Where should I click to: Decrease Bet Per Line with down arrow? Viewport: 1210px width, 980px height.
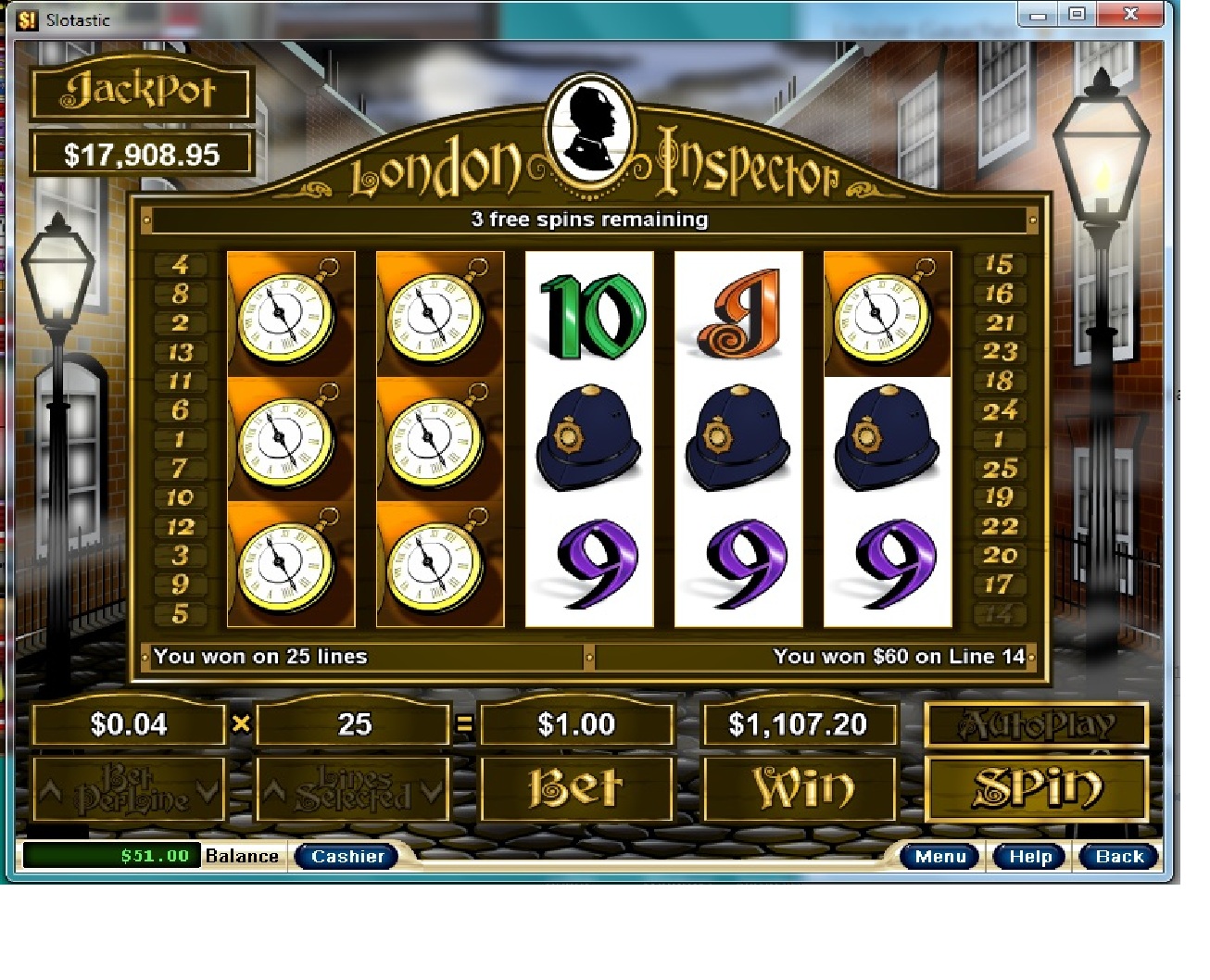click(x=208, y=790)
